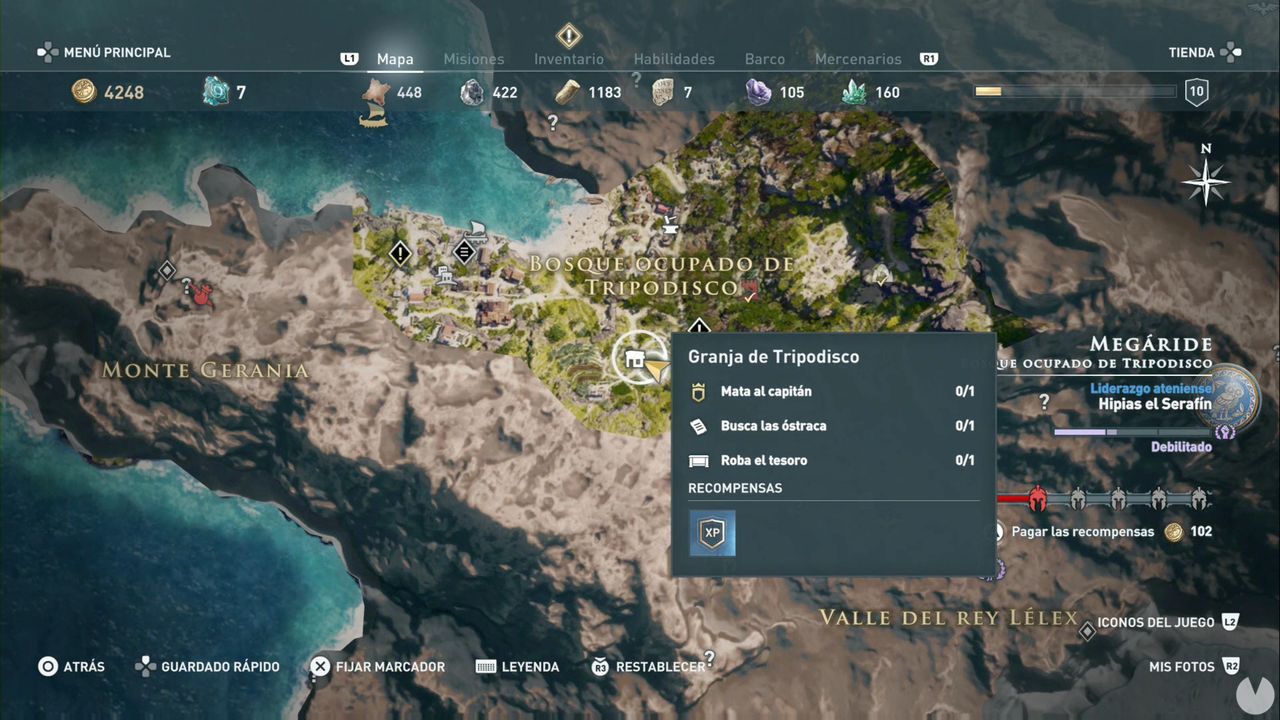The width and height of the screenshot is (1280, 720).
Task: Switch to the Misiones tab
Action: (473, 59)
